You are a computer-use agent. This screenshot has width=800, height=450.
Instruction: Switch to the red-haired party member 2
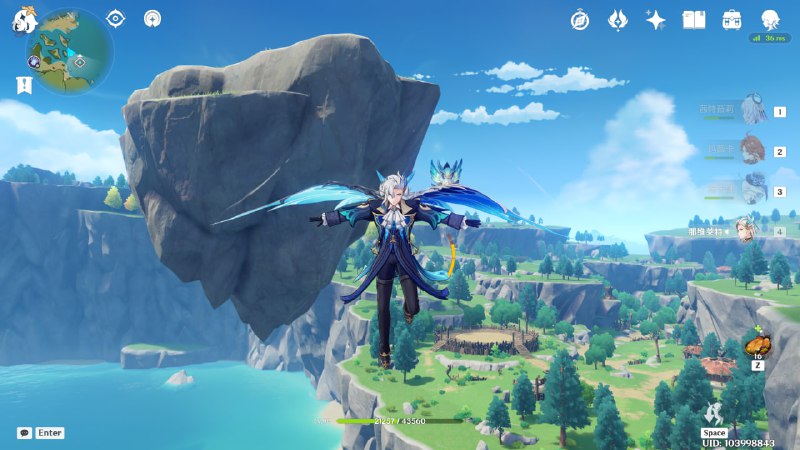[752, 151]
